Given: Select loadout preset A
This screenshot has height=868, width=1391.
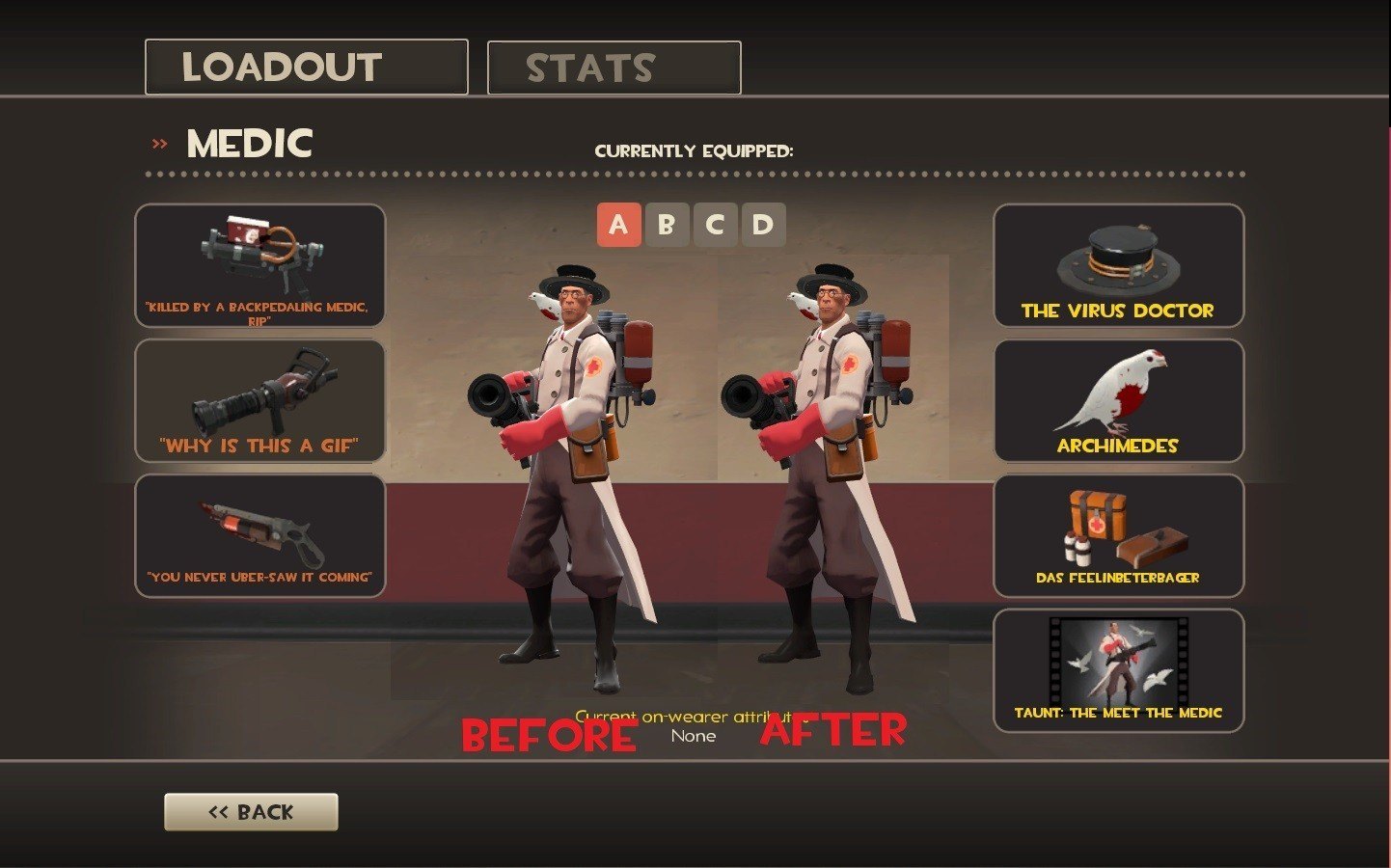Looking at the screenshot, I should click(x=618, y=226).
